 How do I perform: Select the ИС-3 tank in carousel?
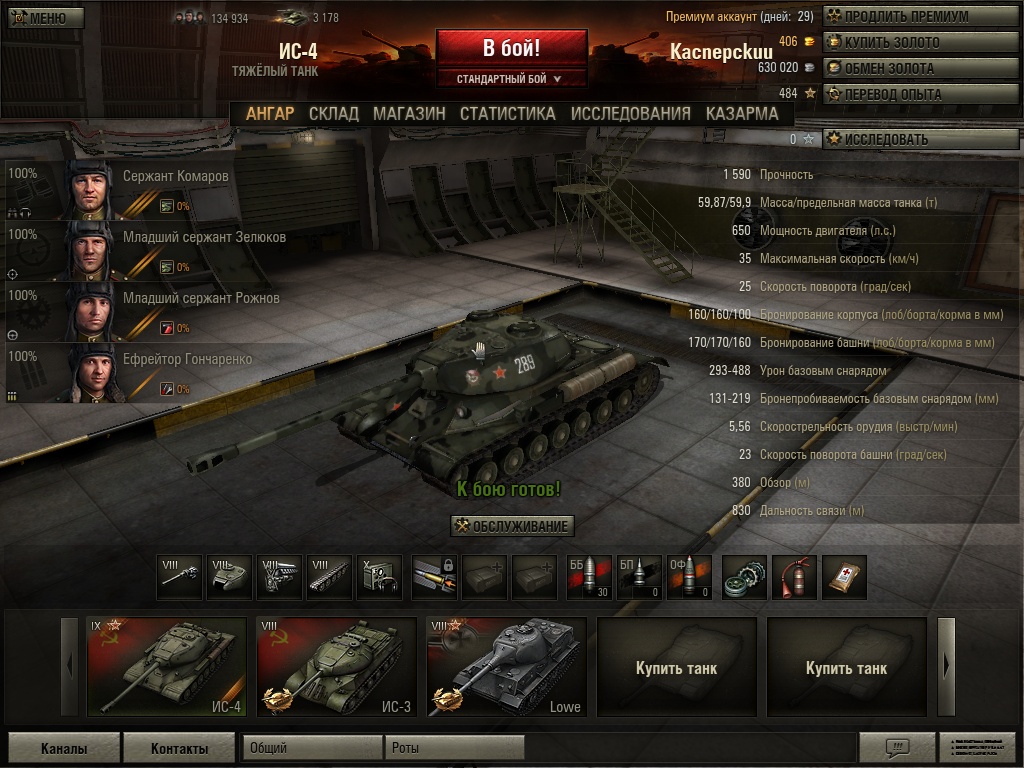336,667
